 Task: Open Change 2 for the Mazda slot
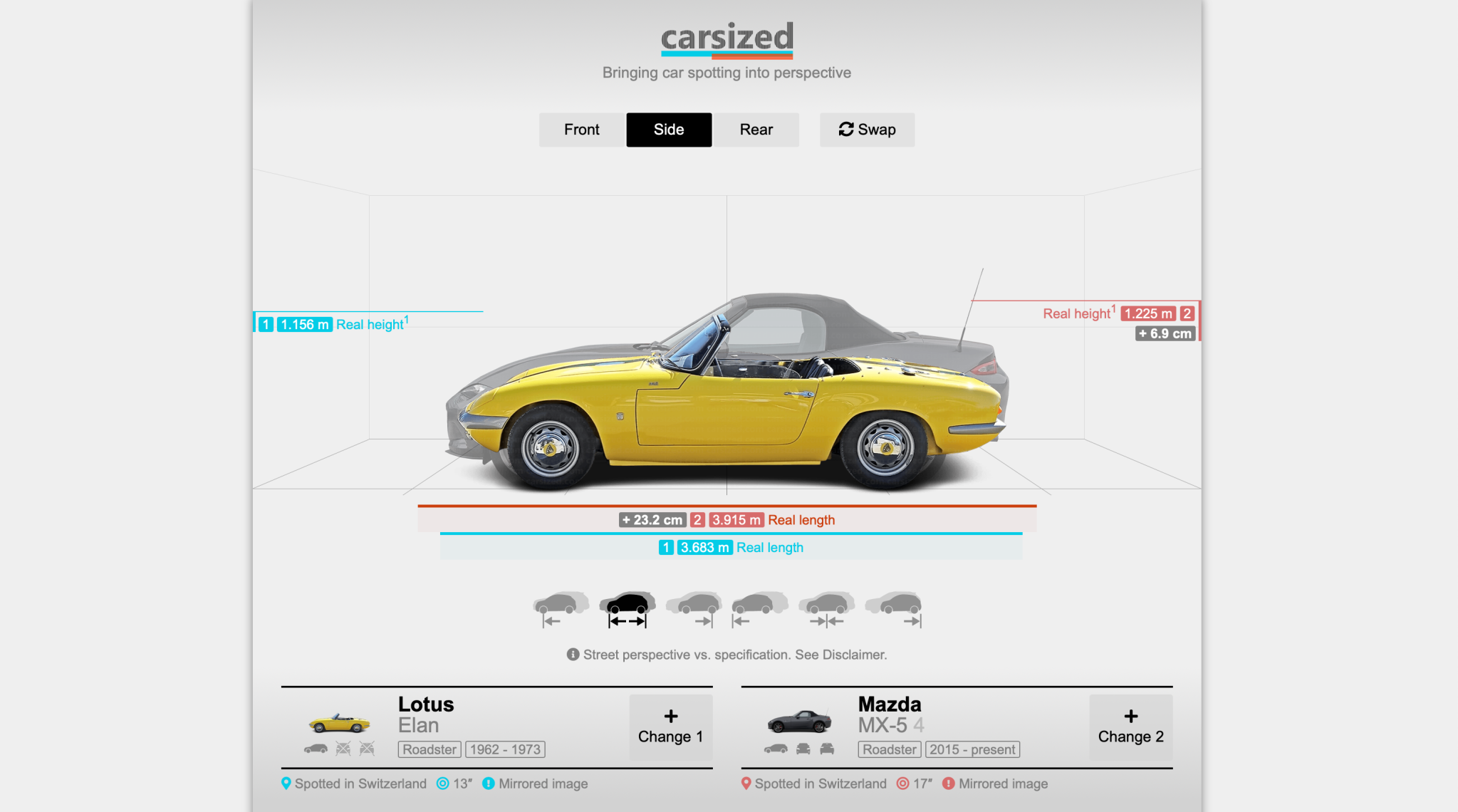[x=1130, y=727]
